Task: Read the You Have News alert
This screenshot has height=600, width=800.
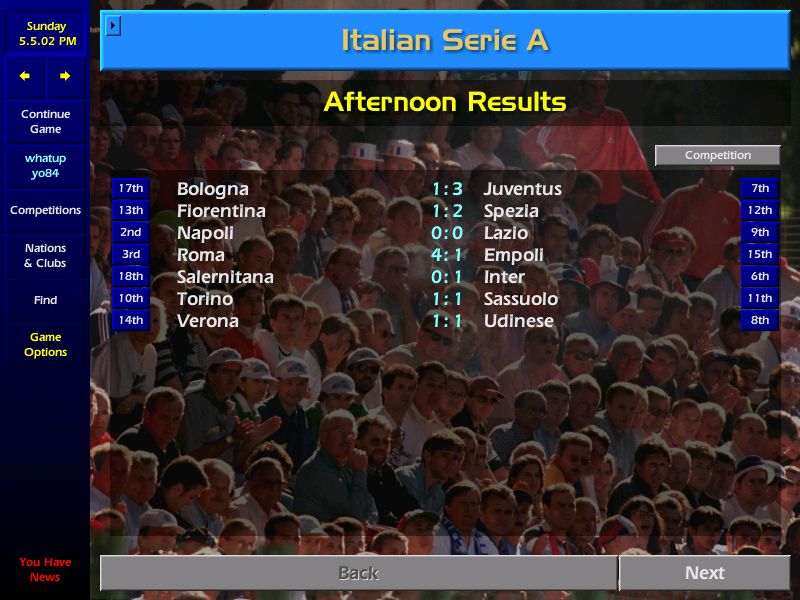Action: click(x=45, y=569)
